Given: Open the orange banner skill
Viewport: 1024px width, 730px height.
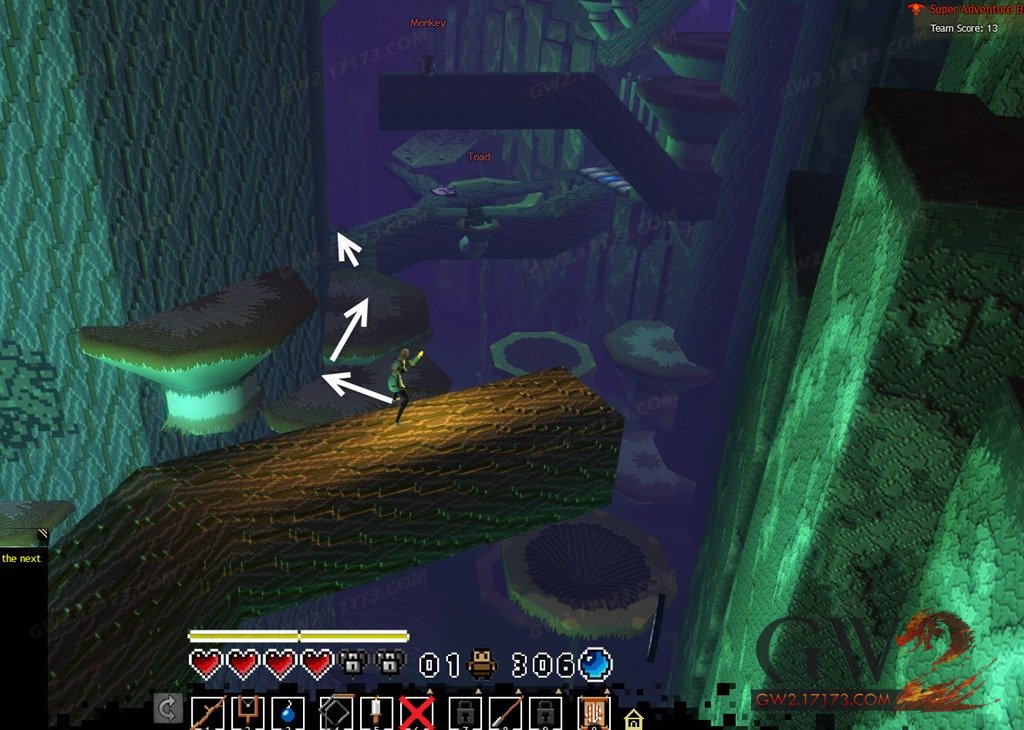Looking at the screenshot, I should coord(592,712).
